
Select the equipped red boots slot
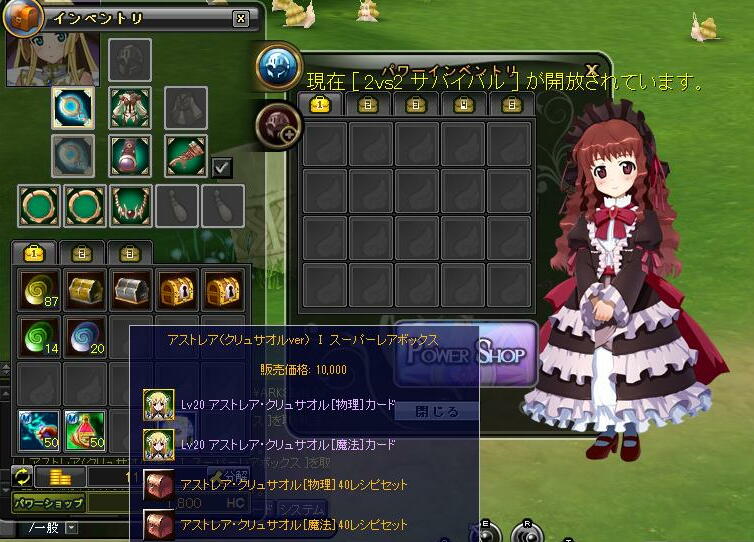[185, 156]
